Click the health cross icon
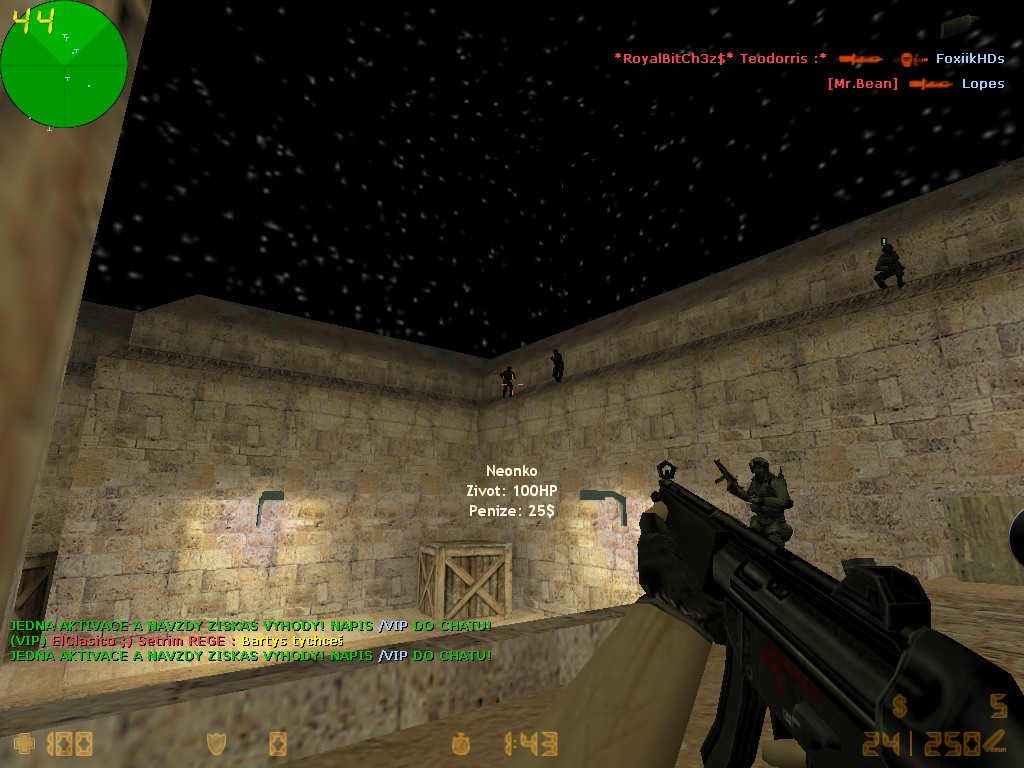 click(24, 743)
